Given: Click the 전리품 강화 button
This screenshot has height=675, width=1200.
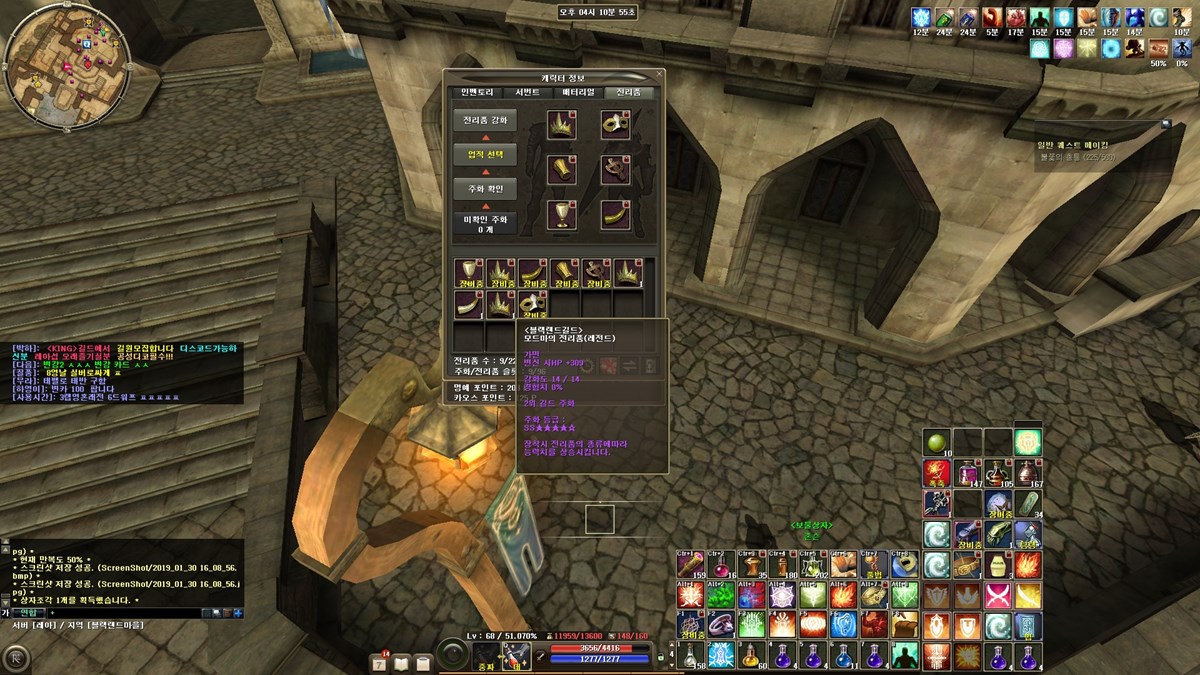Looking at the screenshot, I should click(485, 120).
